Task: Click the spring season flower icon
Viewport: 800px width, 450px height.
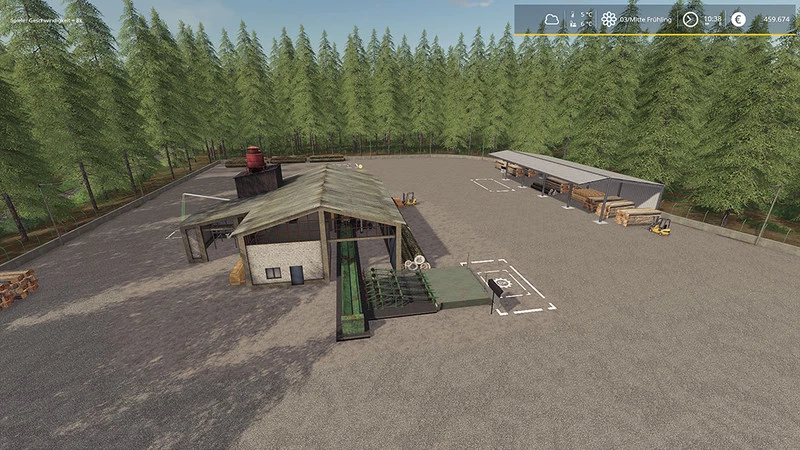Action: pos(609,19)
